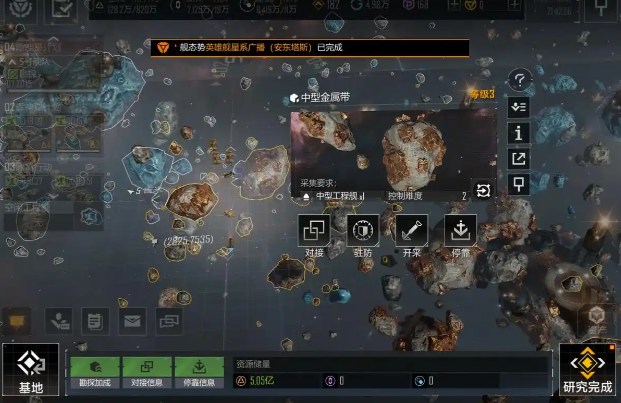Click the 对接 (dock) action button
Image resolution: width=621 pixels, height=403 pixels.
tap(314, 233)
